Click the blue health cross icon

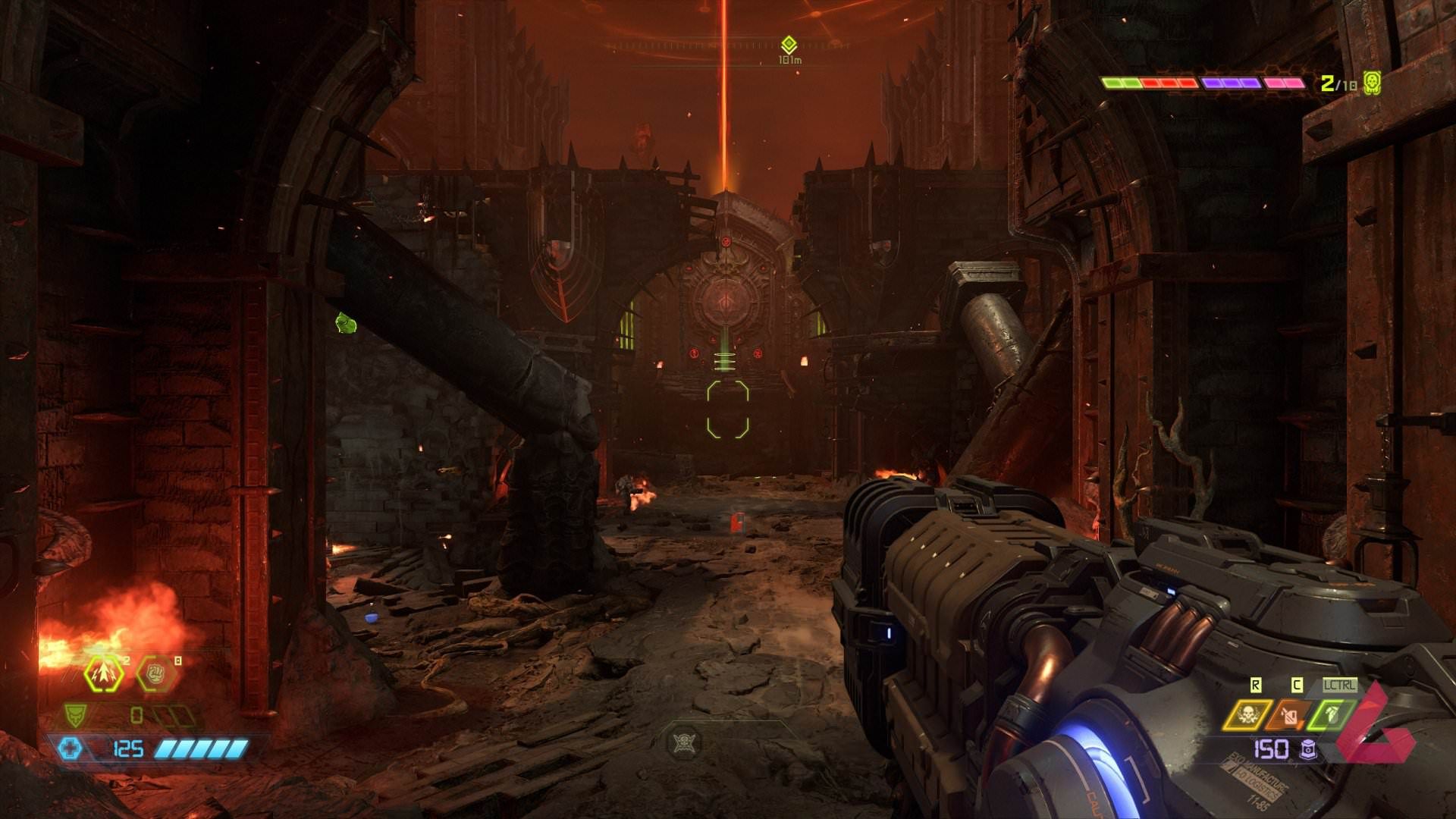point(70,748)
